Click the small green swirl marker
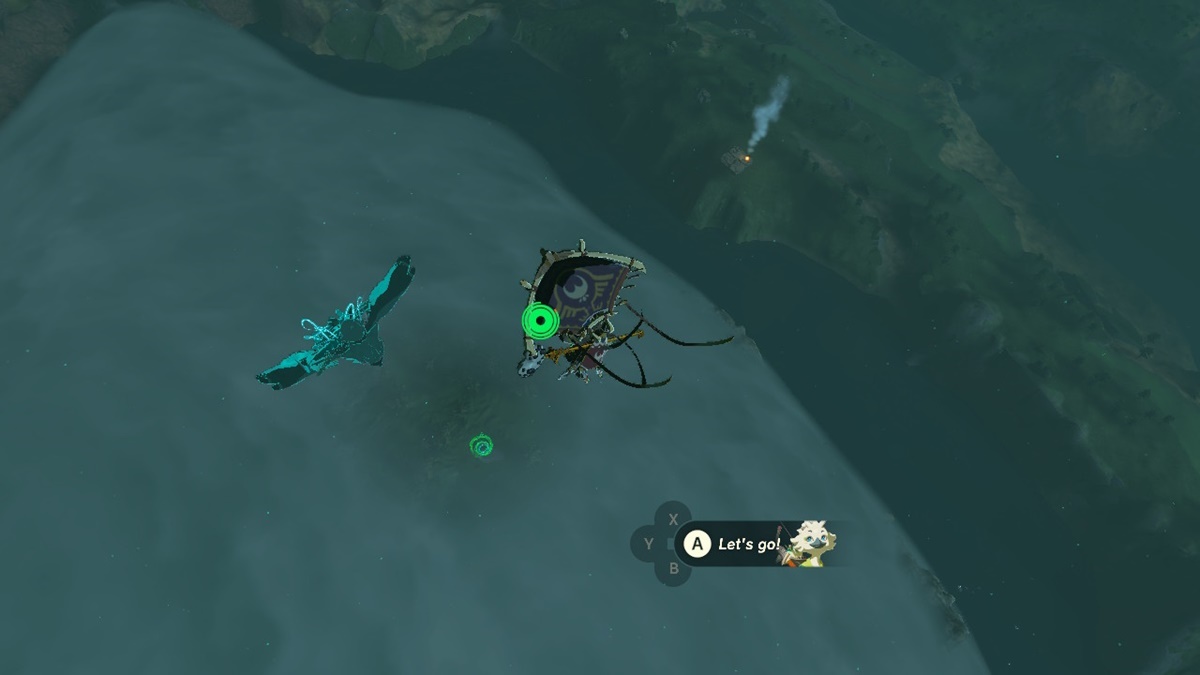This screenshot has width=1200, height=675. (483, 445)
